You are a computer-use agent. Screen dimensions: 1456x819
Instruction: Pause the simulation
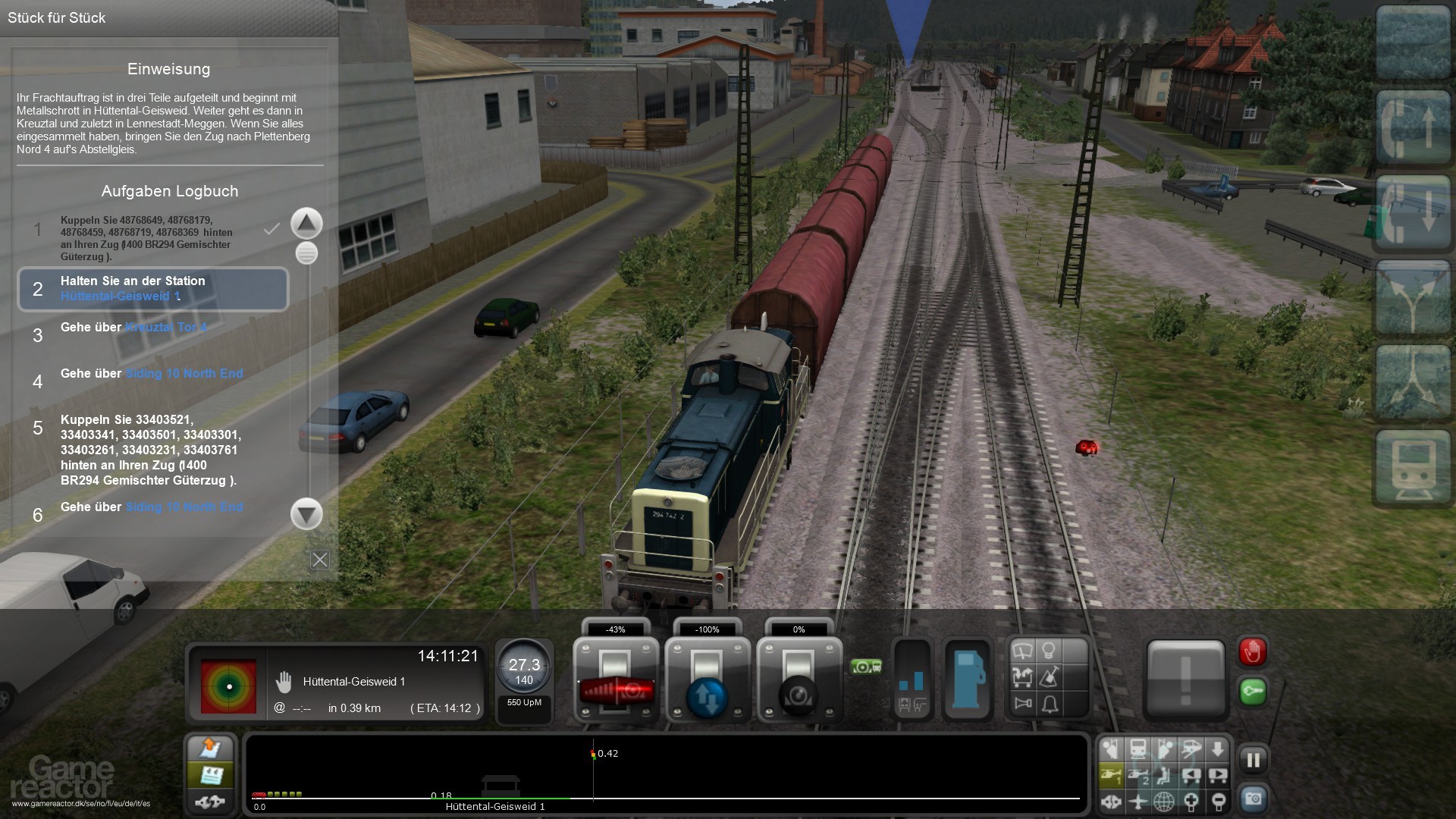1253,759
